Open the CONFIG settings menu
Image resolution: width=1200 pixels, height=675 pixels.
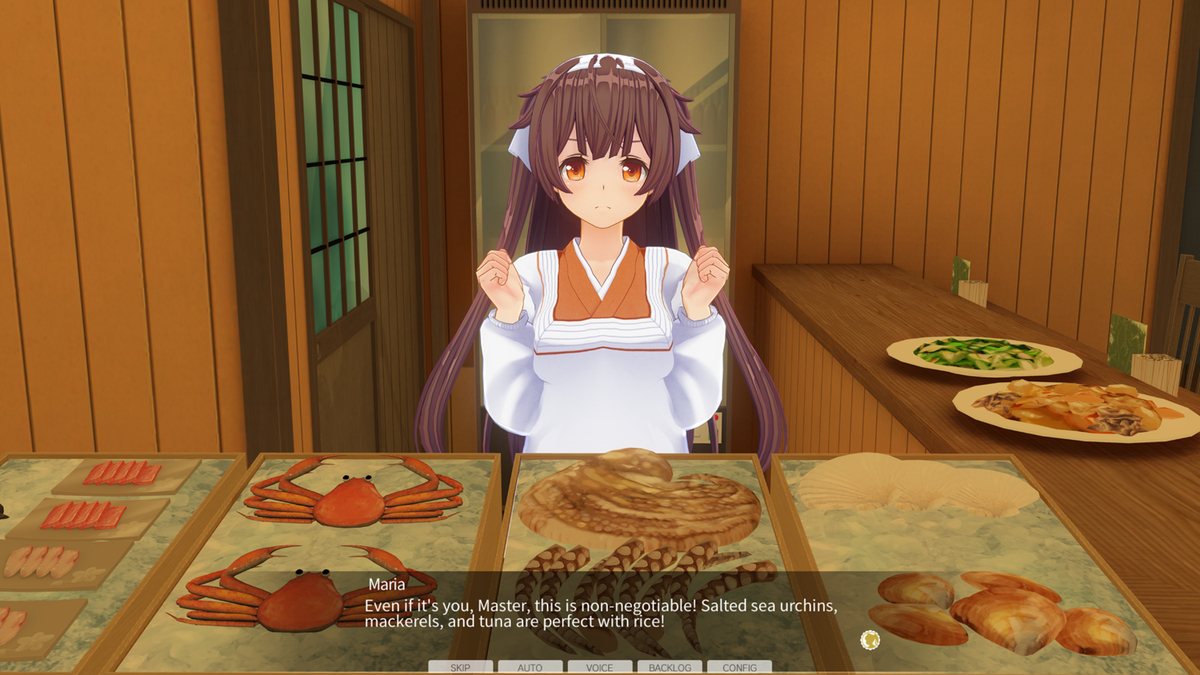[739, 667]
